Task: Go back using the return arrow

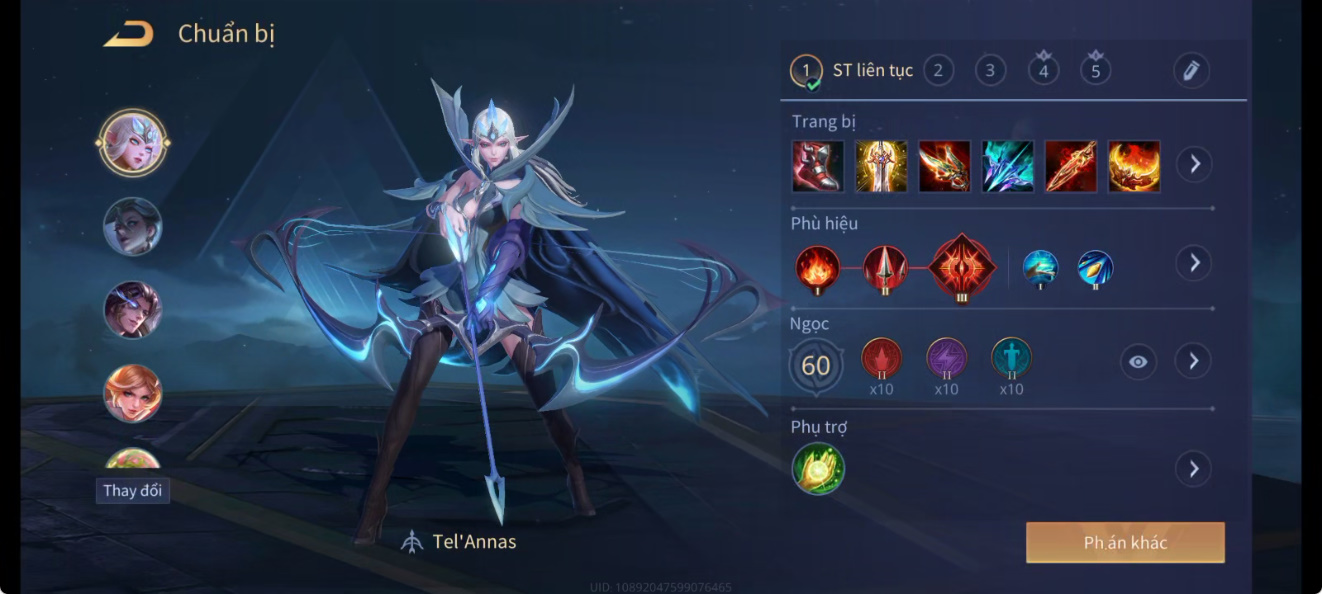Action: (129, 34)
